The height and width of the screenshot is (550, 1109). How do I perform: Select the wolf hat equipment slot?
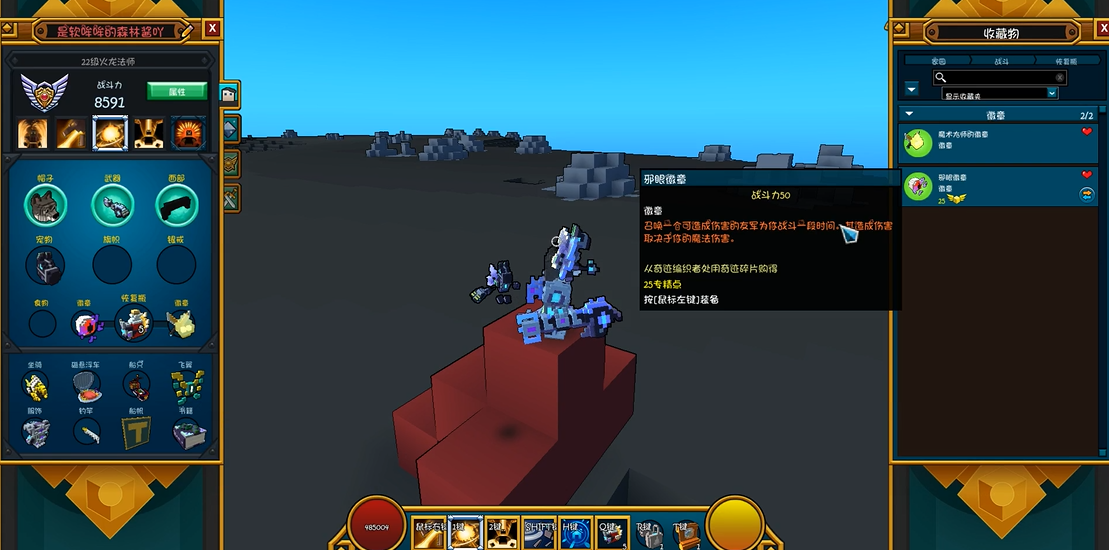pos(45,206)
